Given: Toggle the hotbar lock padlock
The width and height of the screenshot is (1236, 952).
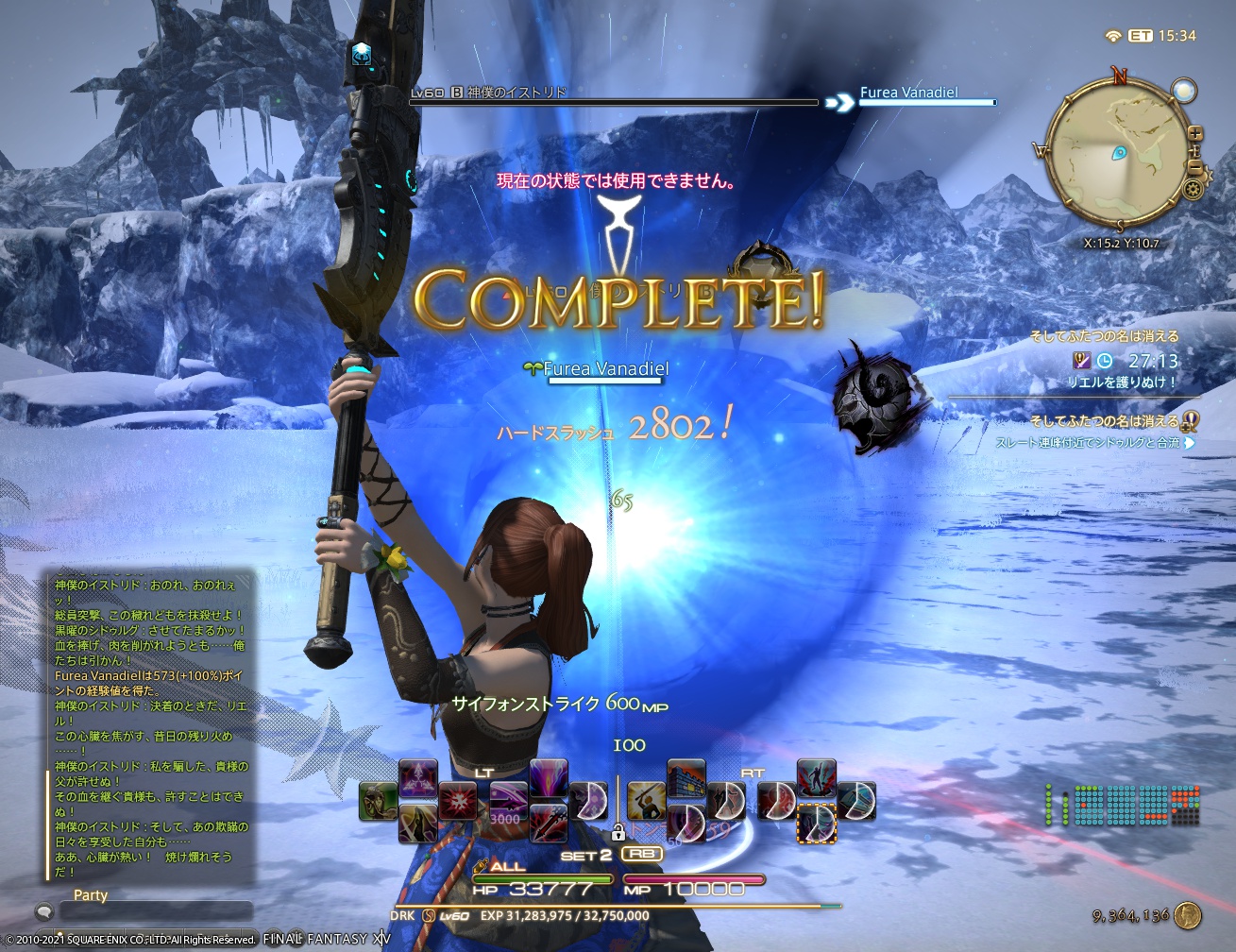Looking at the screenshot, I should (618, 833).
